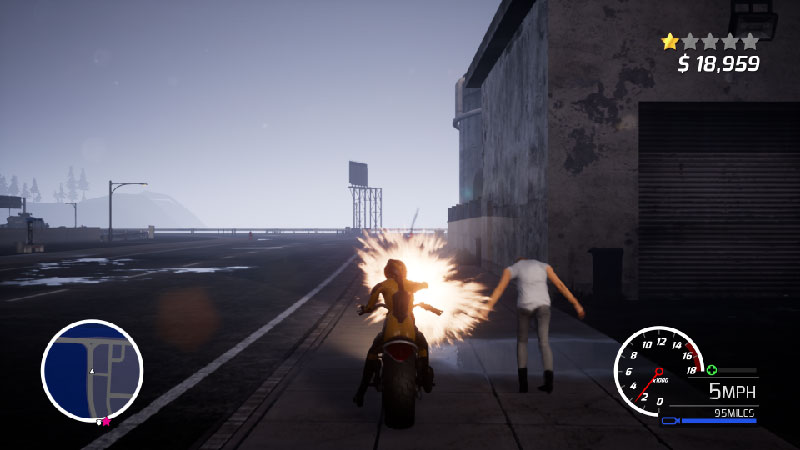Open the circular minimap
This screenshot has width=800, height=450.
92,370
